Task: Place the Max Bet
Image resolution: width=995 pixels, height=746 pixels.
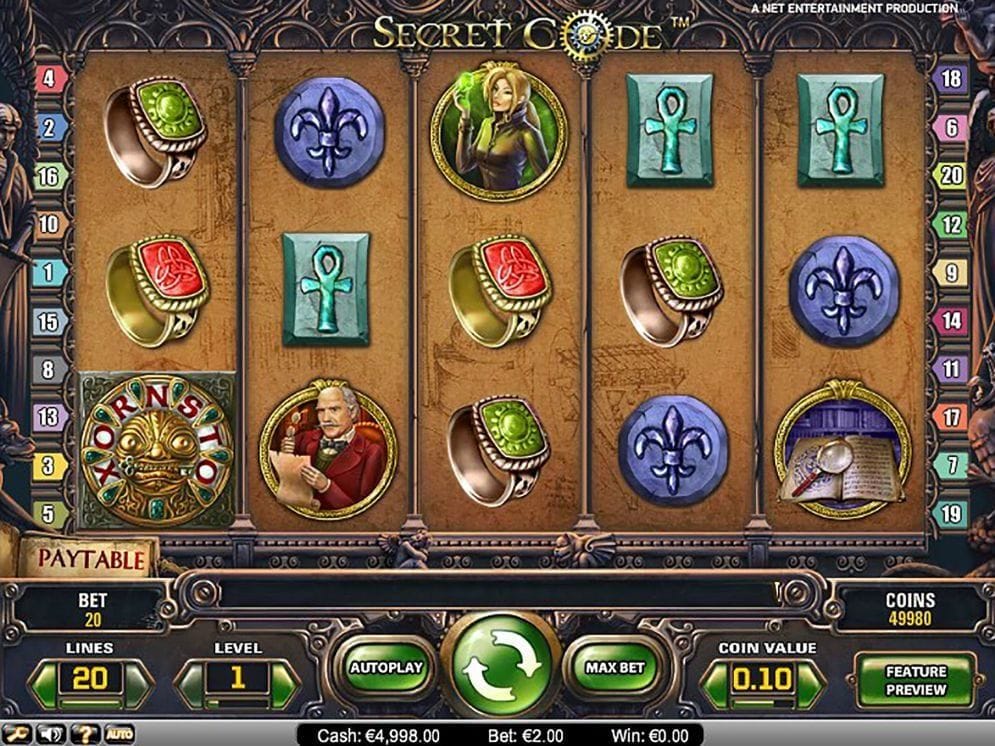Action: pos(616,667)
